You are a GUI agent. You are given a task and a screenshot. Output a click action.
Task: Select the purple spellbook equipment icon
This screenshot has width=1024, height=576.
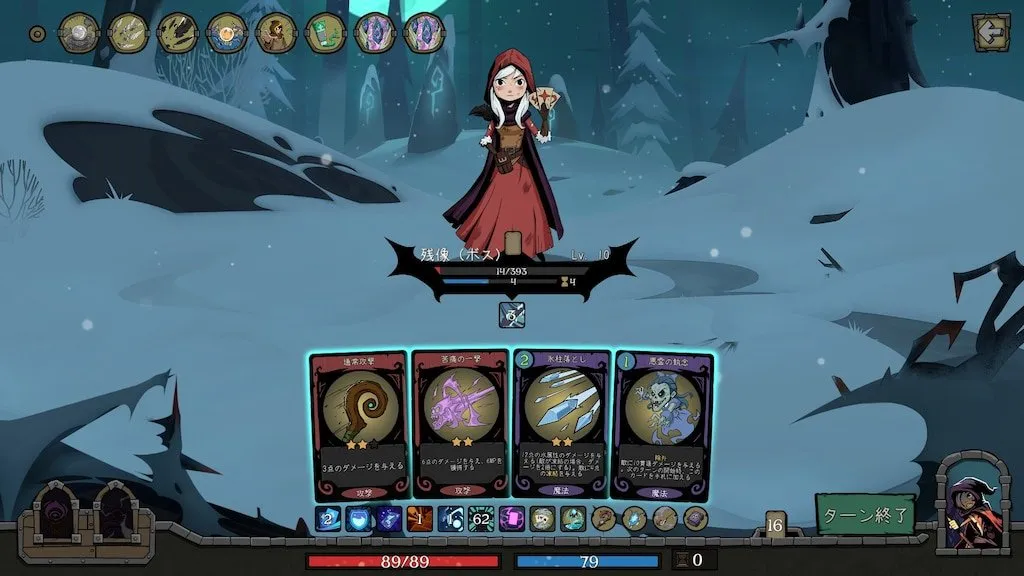[x=695, y=518]
